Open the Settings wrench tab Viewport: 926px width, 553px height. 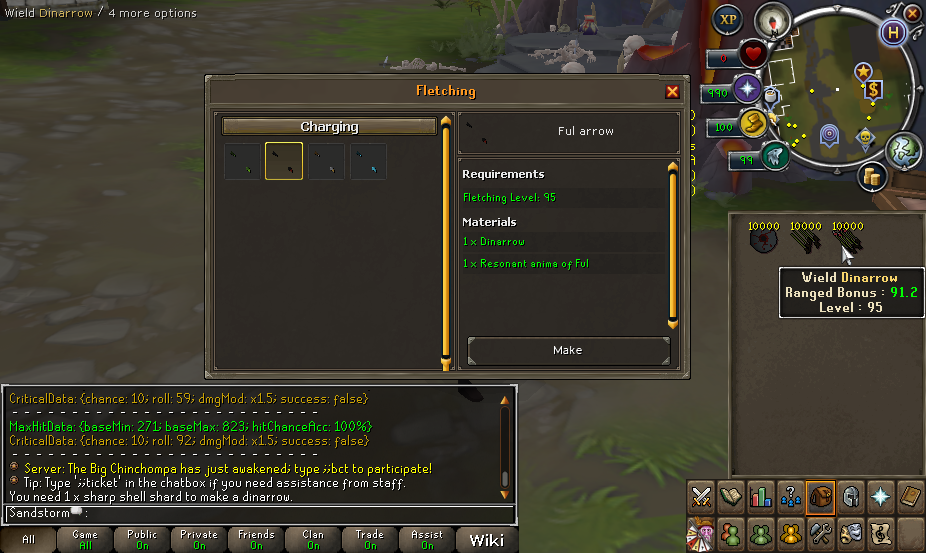[x=821, y=532]
